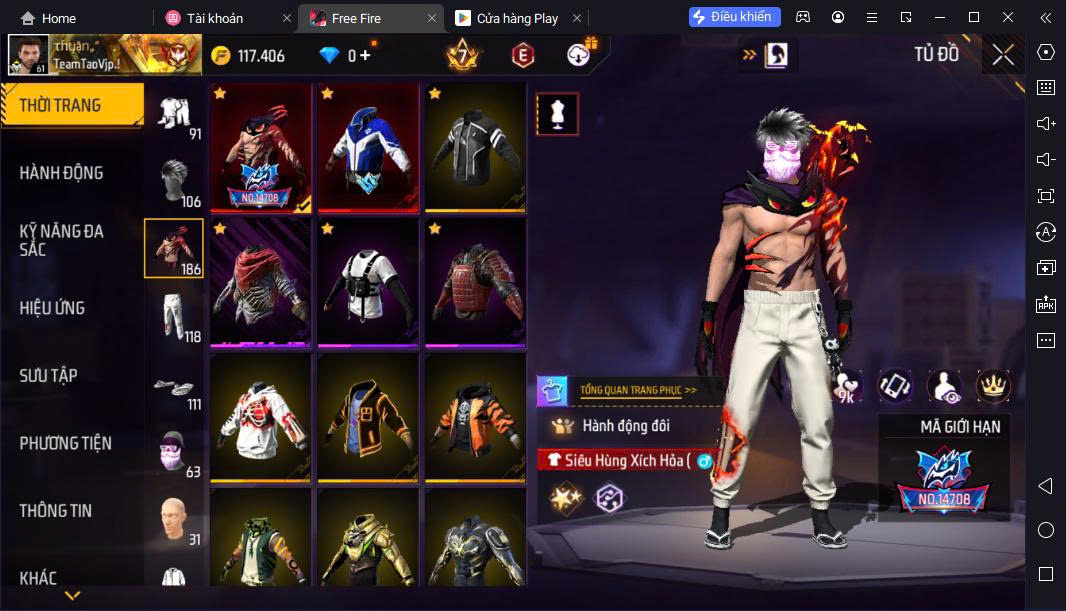
Task: Close the Tủ Đồ wardrobe screen
Action: 1003,55
